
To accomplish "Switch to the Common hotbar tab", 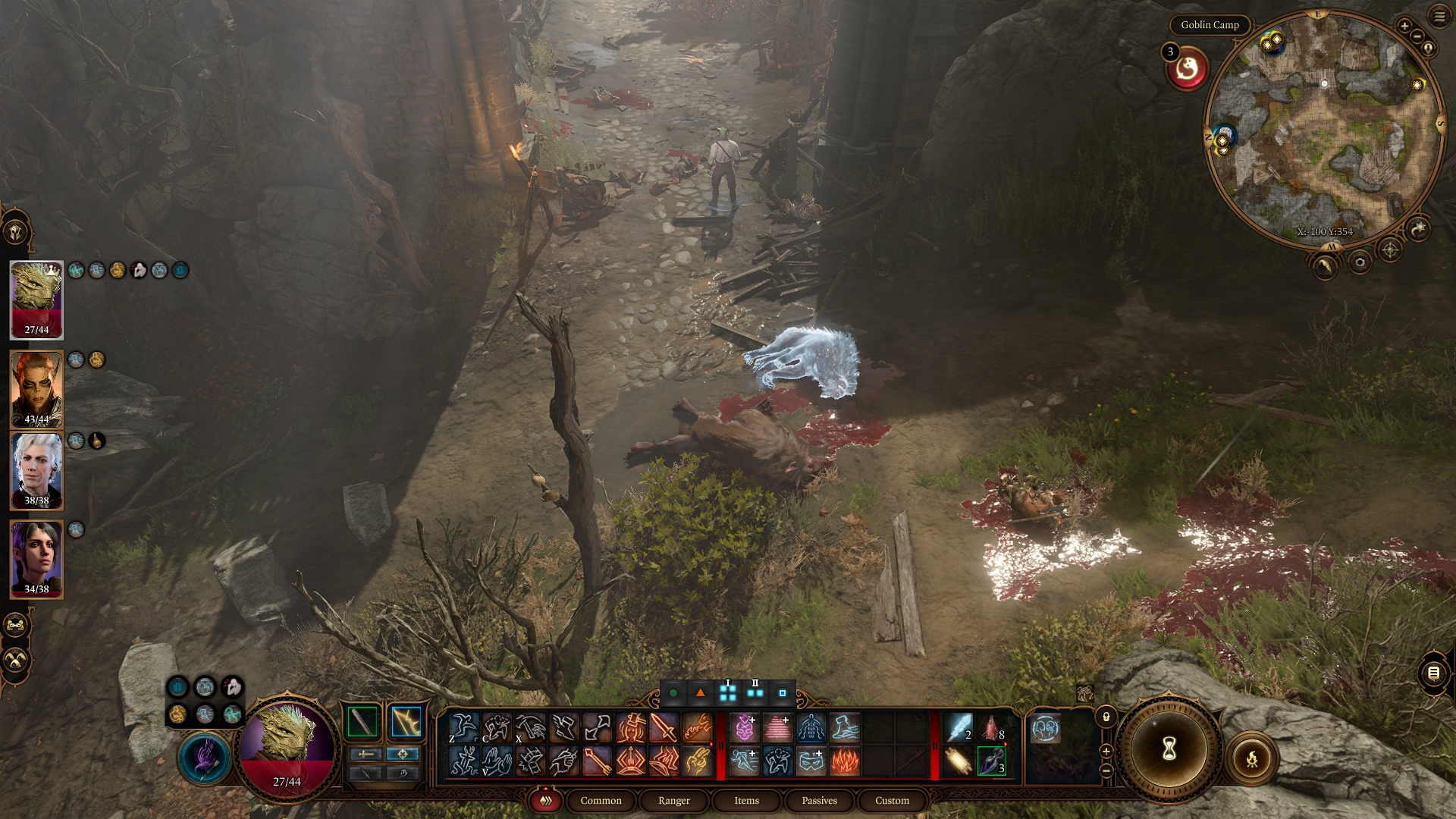I will click(601, 801).
